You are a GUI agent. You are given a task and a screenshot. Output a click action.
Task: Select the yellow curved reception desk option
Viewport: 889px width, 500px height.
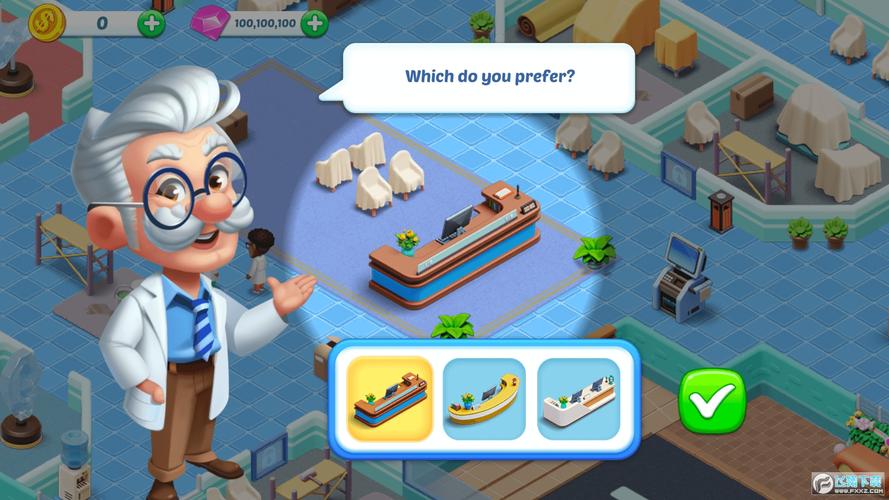[x=484, y=399]
